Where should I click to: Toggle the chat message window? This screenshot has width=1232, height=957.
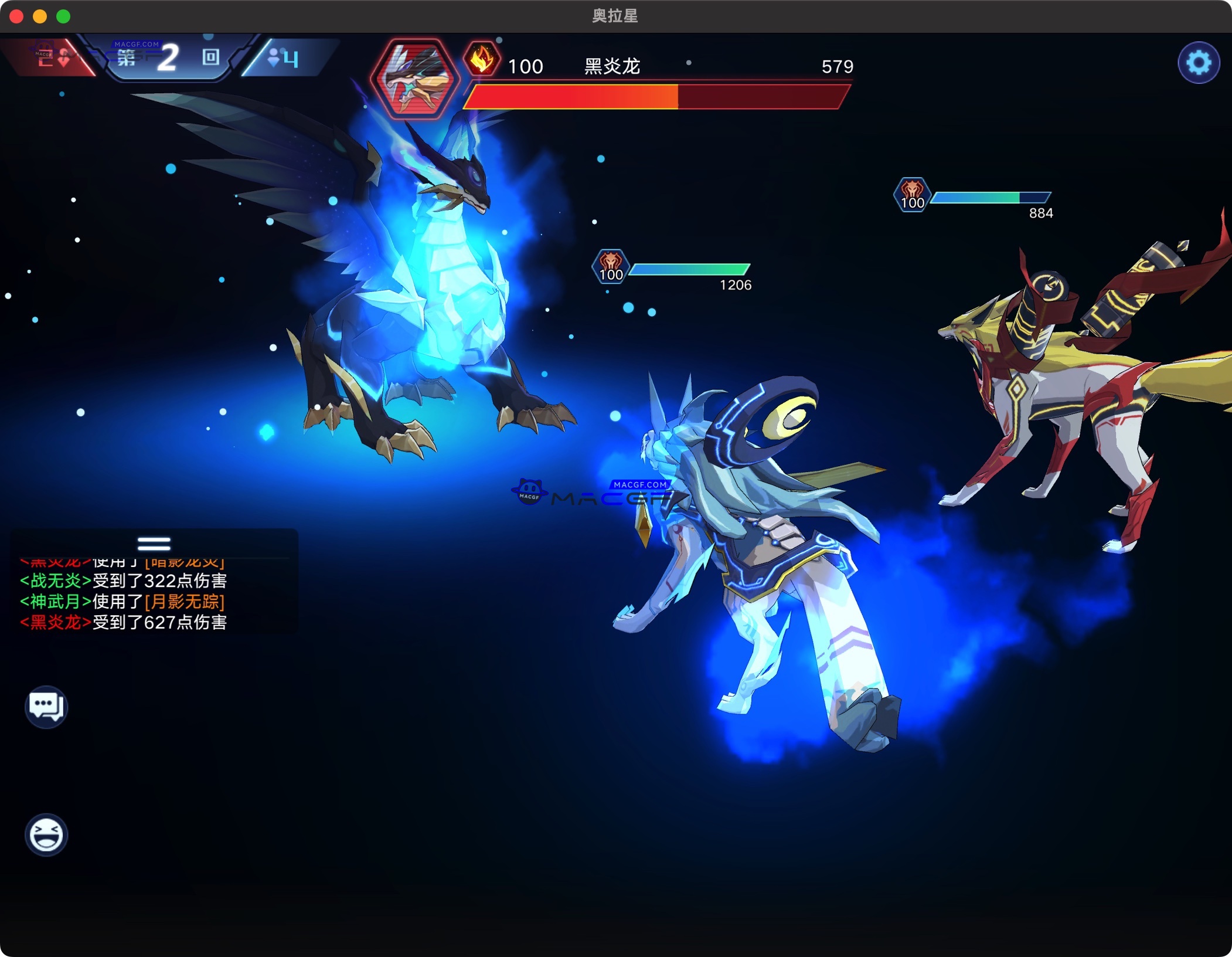pos(46,707)
